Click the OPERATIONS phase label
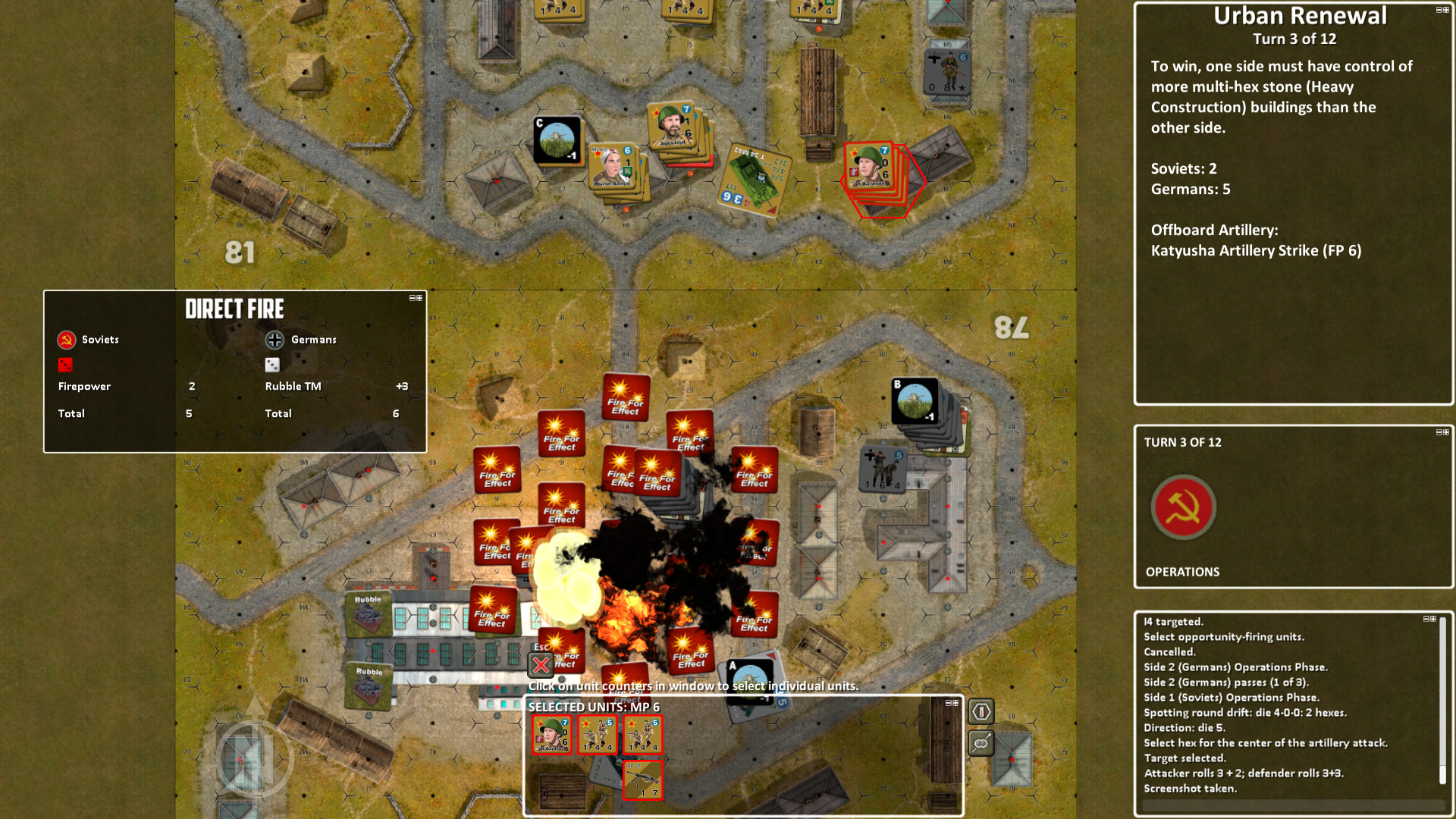Screen dimensions: 1456x819 click(x=1181, y=572)
